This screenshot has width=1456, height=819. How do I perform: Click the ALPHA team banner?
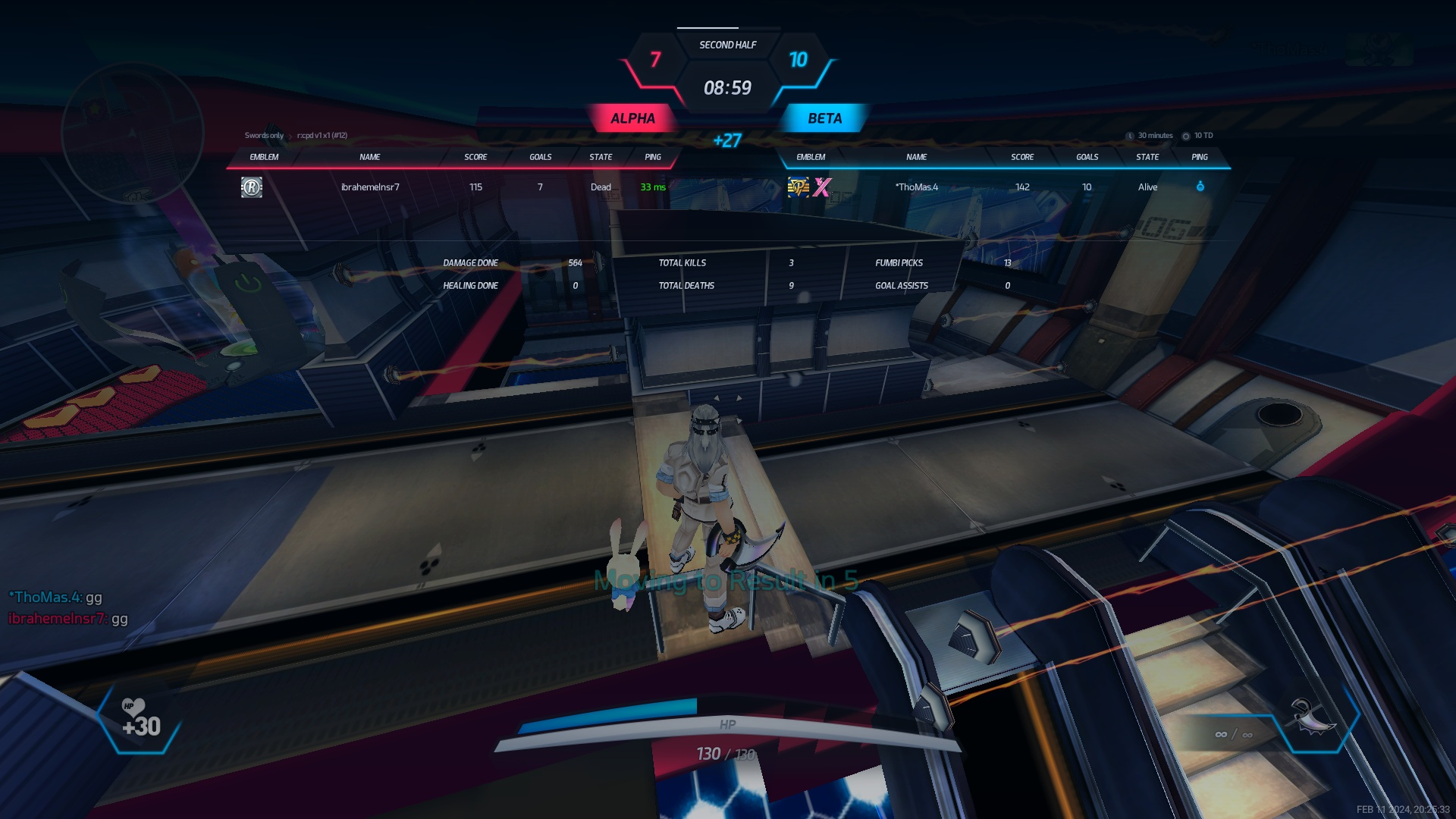pos(632,118)
